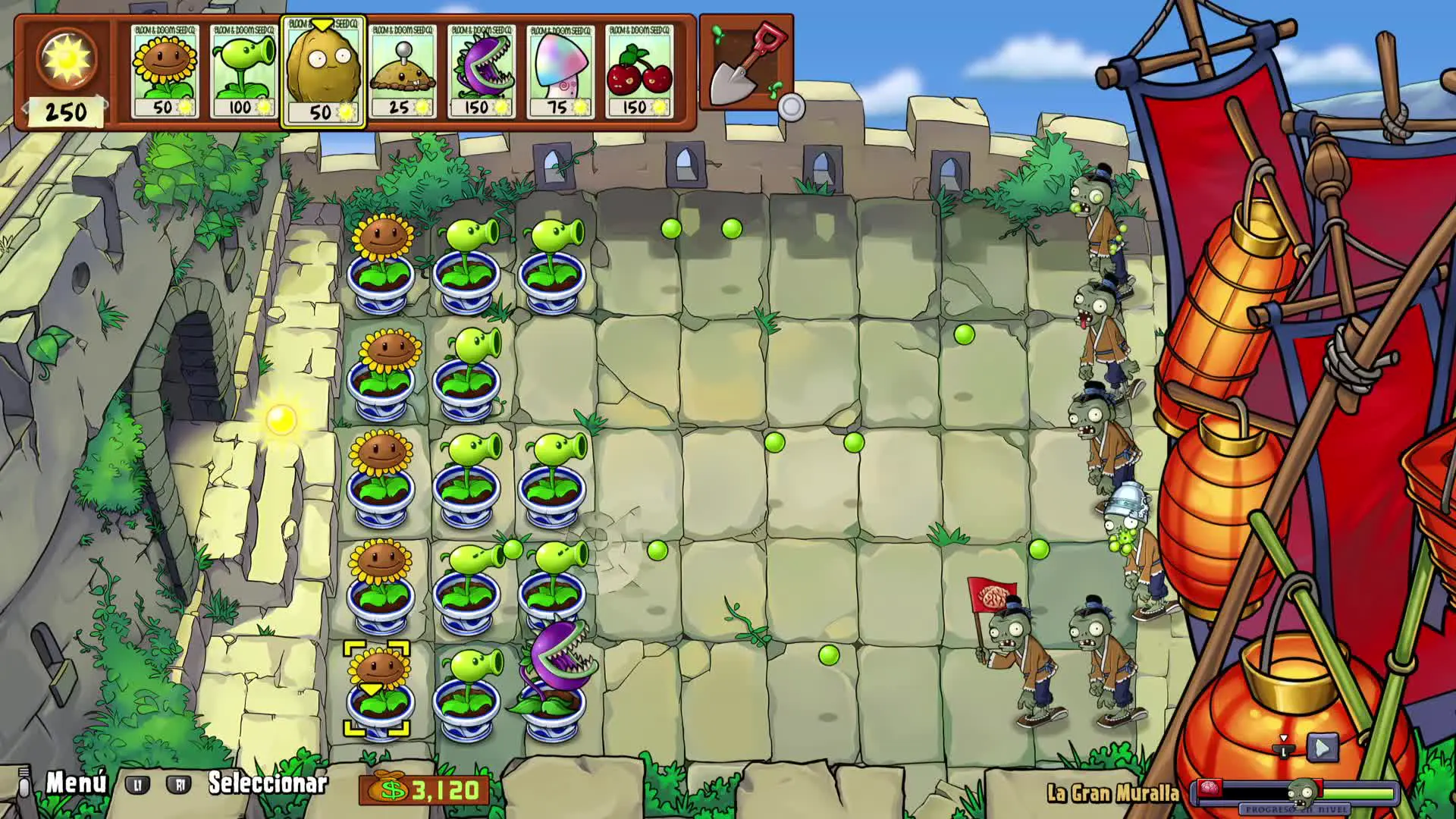Viewport: 1456px width, 819px height.
Task: Select the Sunflower seed packet
Action: (x=165, y=71)
